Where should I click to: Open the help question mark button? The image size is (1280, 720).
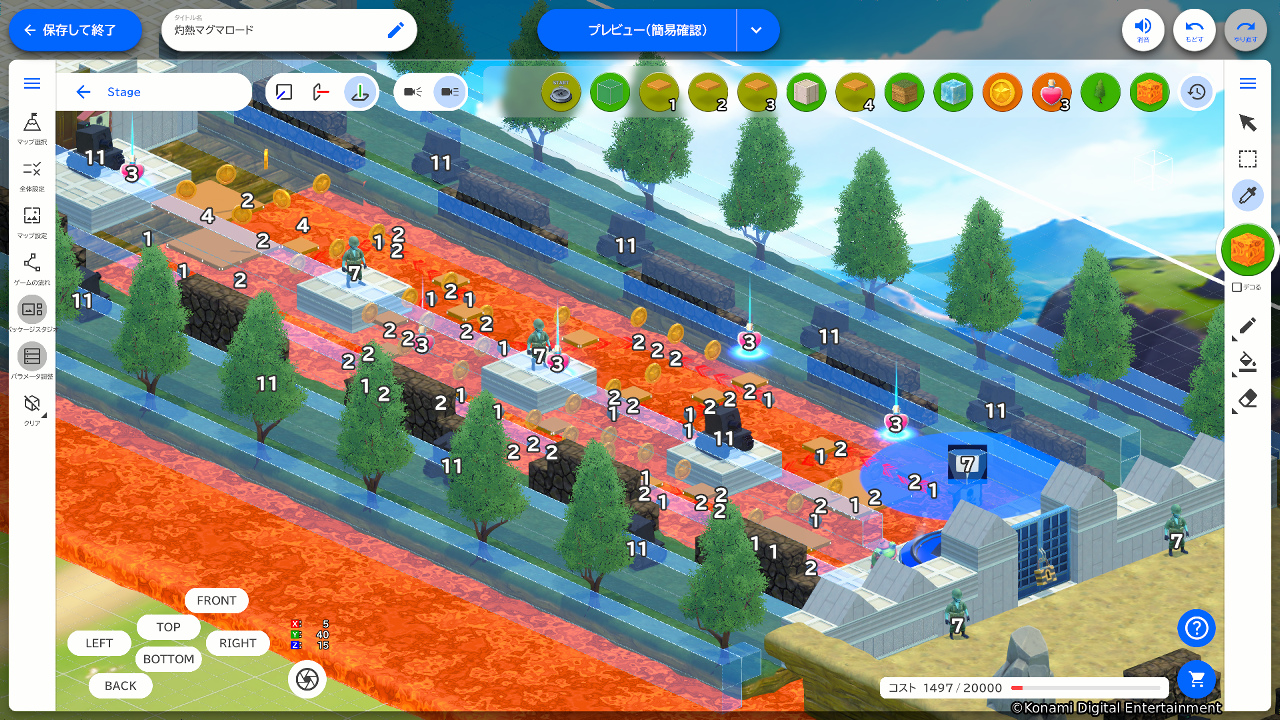click(x=1196, y=628)
